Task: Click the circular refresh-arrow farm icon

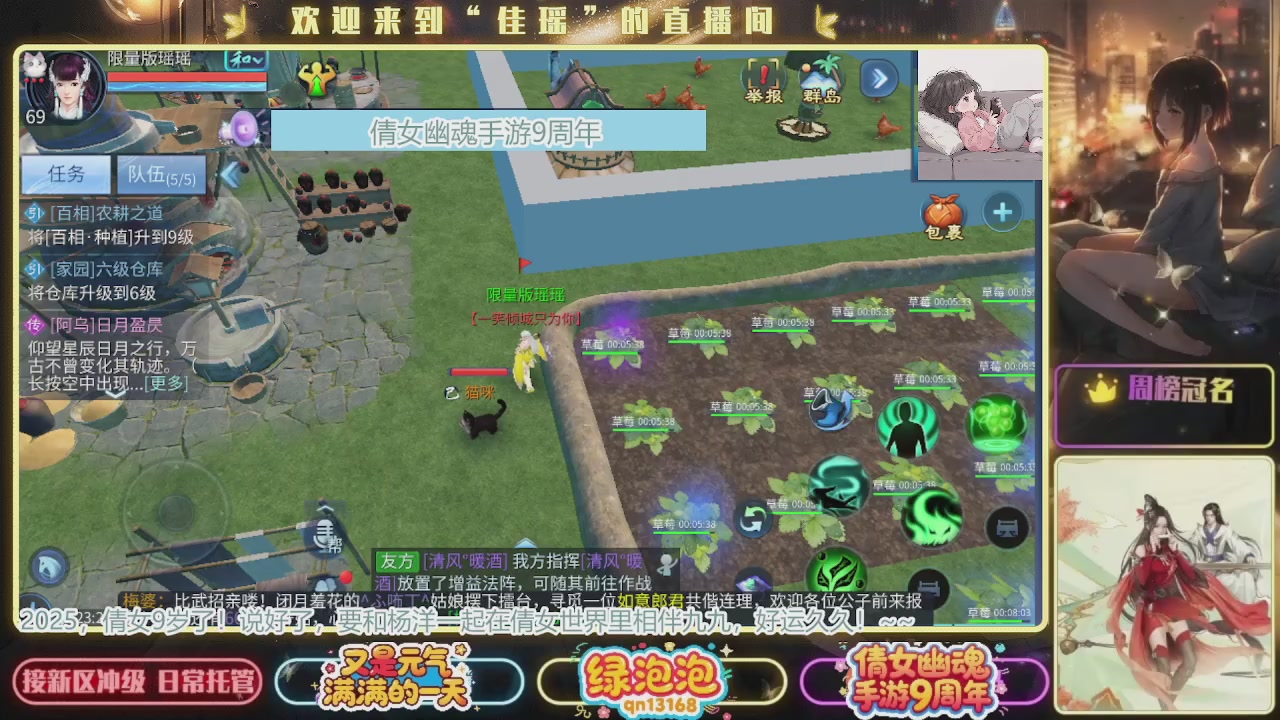Action: pyautogui.click(x=752, y=521)
